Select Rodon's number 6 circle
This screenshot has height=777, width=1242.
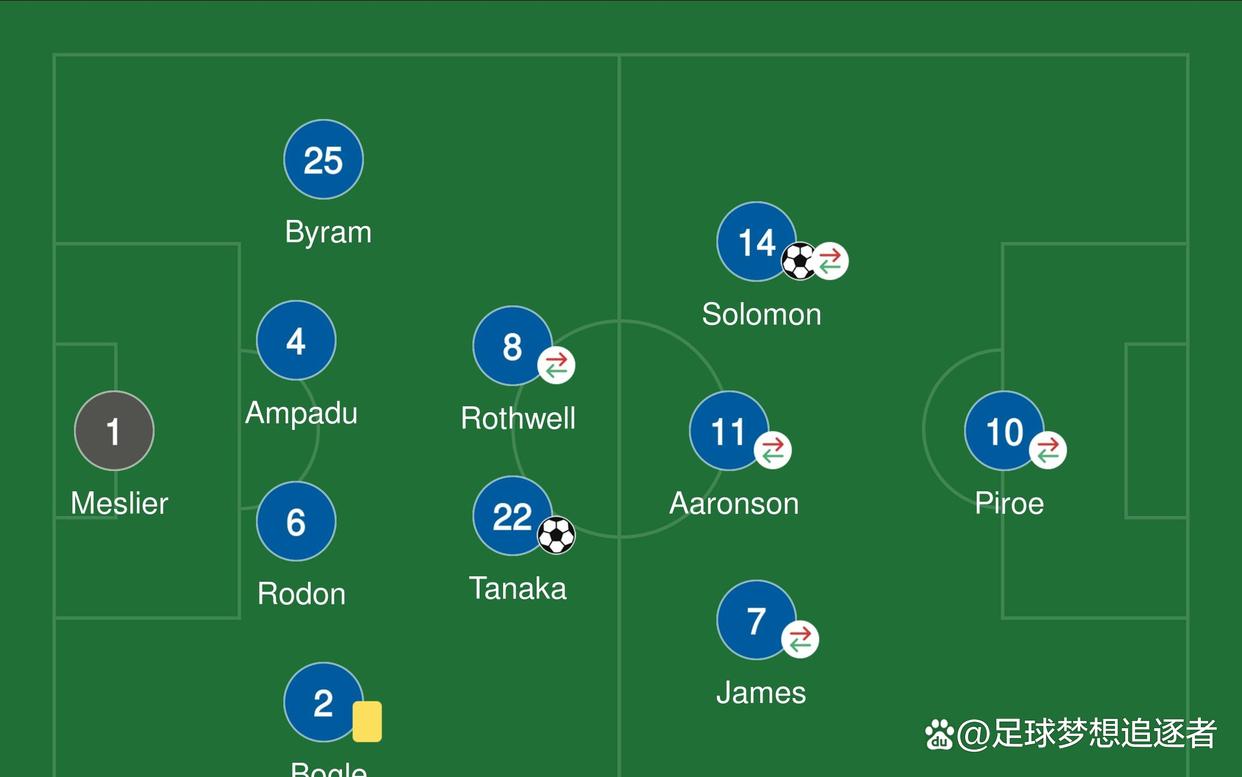pyautogui.click(x=296, y=521)
